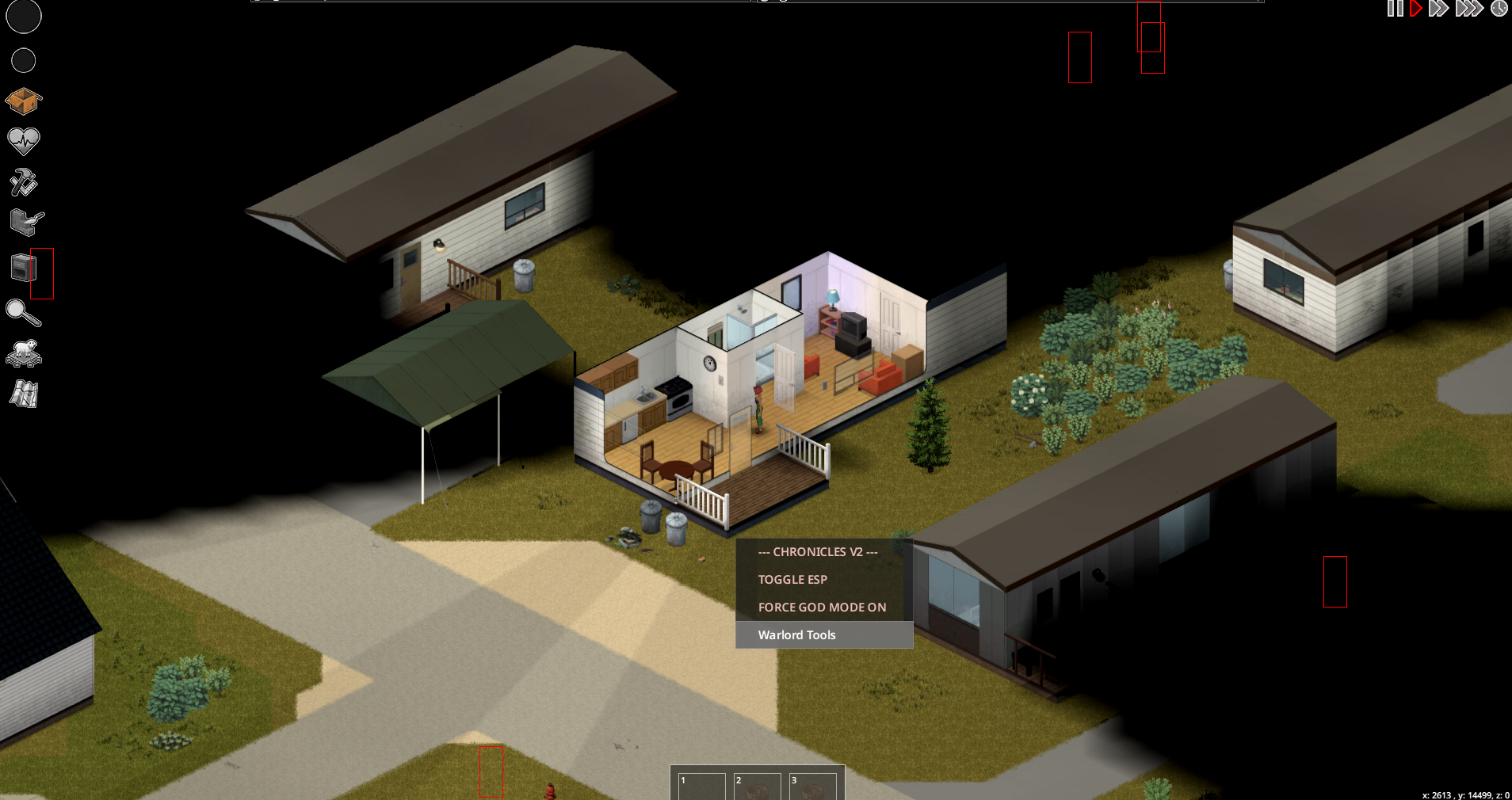Set game speed to double fast-forward
Screen dimensions: 1512x800
1438,9
